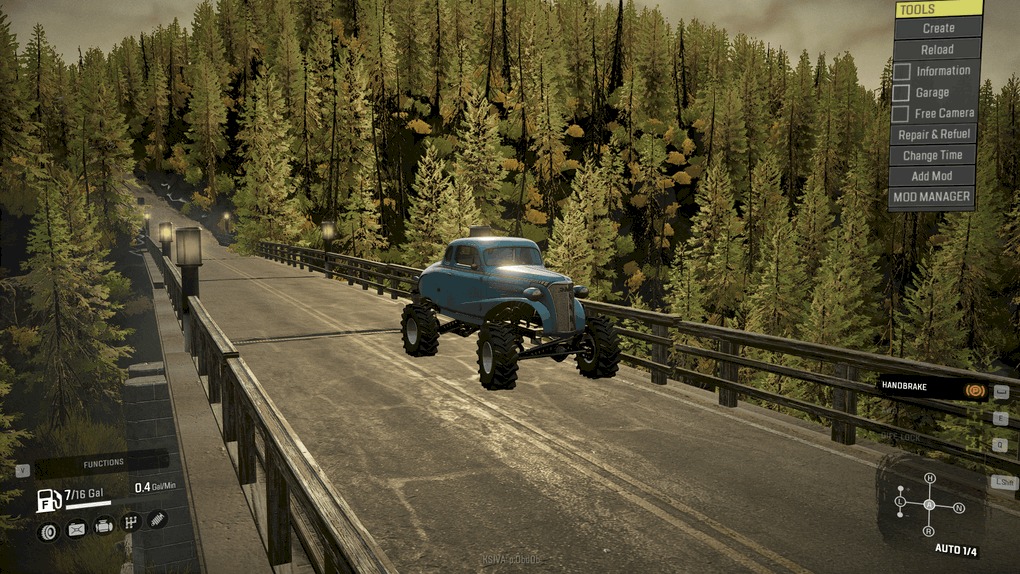
Task: Enable the Garage checkbox
Action: tap(901, 92)
